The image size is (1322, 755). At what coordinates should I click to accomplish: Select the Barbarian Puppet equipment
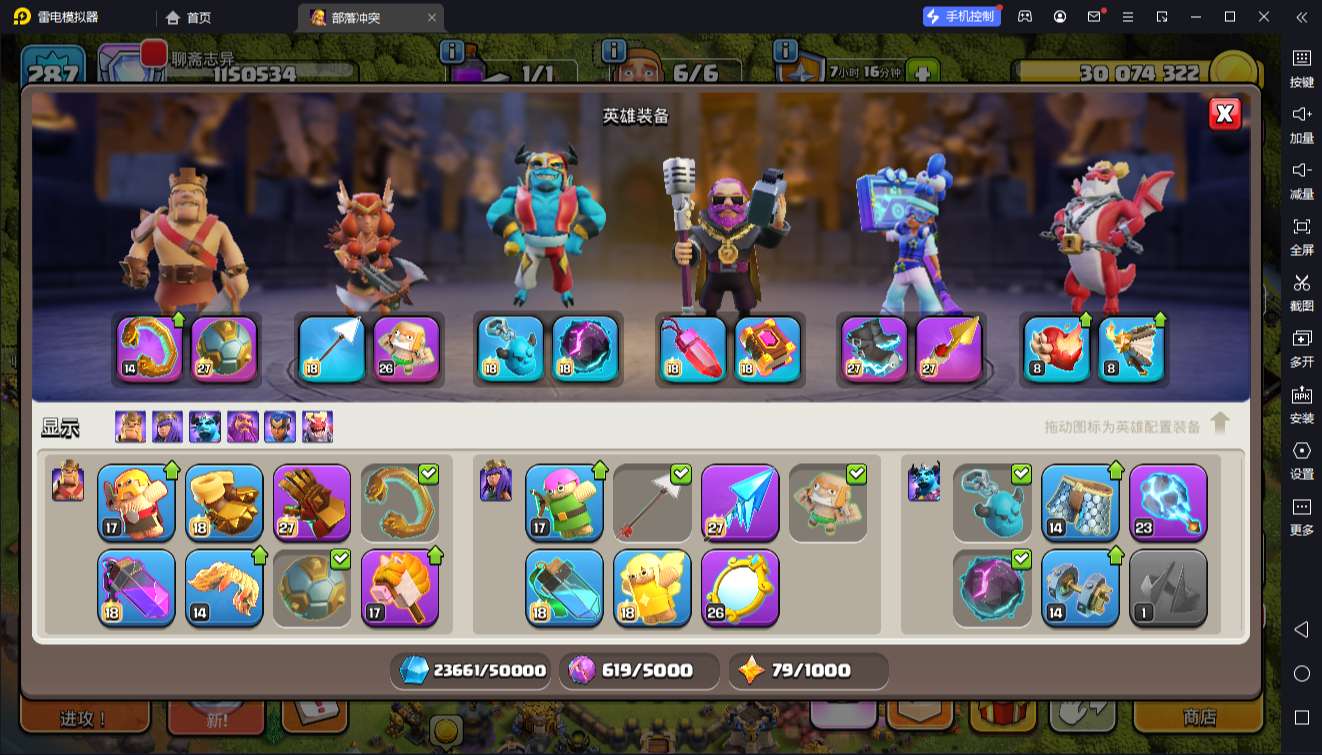[136, 502]
